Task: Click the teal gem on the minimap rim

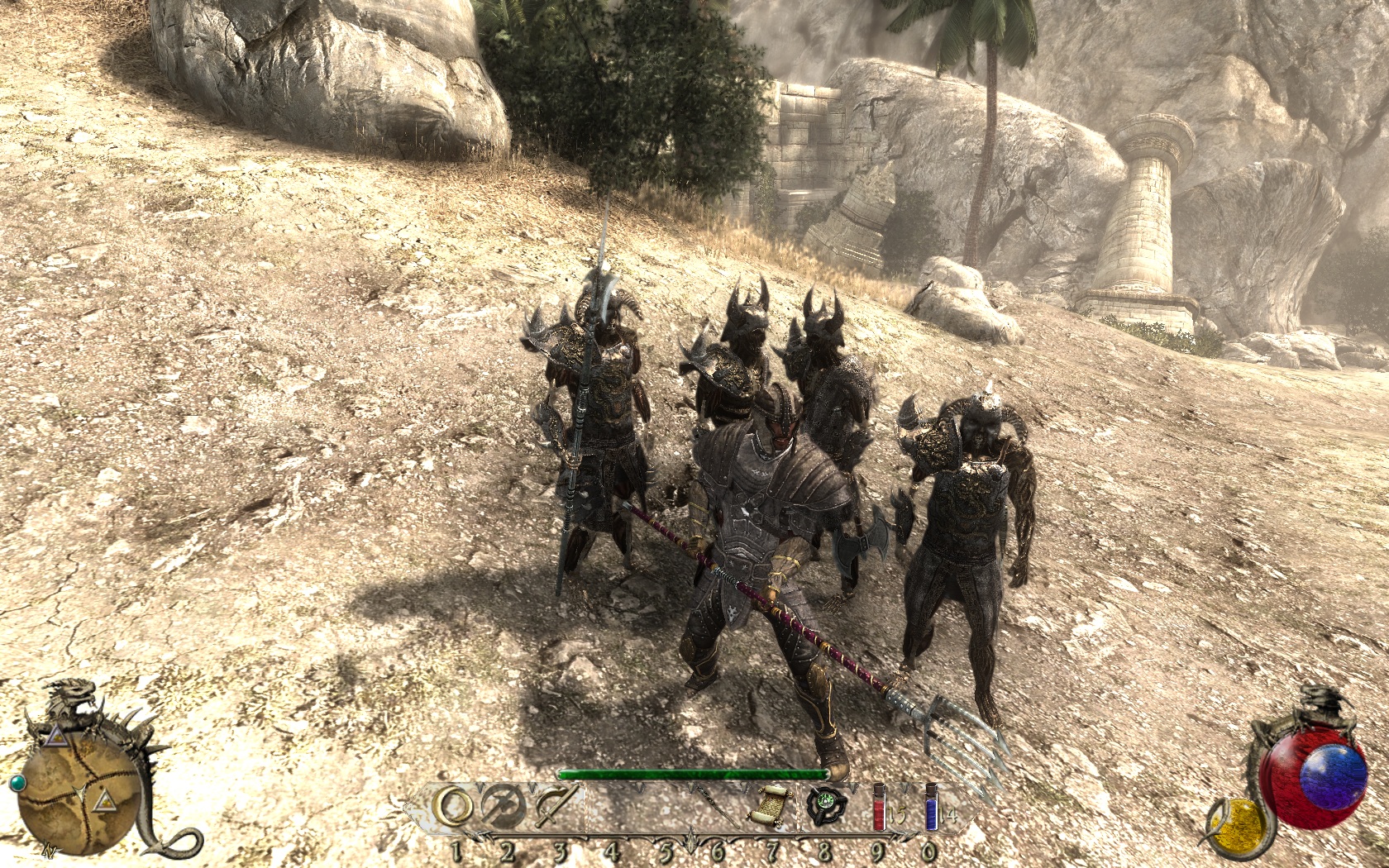Action: [x=17, y=782]
